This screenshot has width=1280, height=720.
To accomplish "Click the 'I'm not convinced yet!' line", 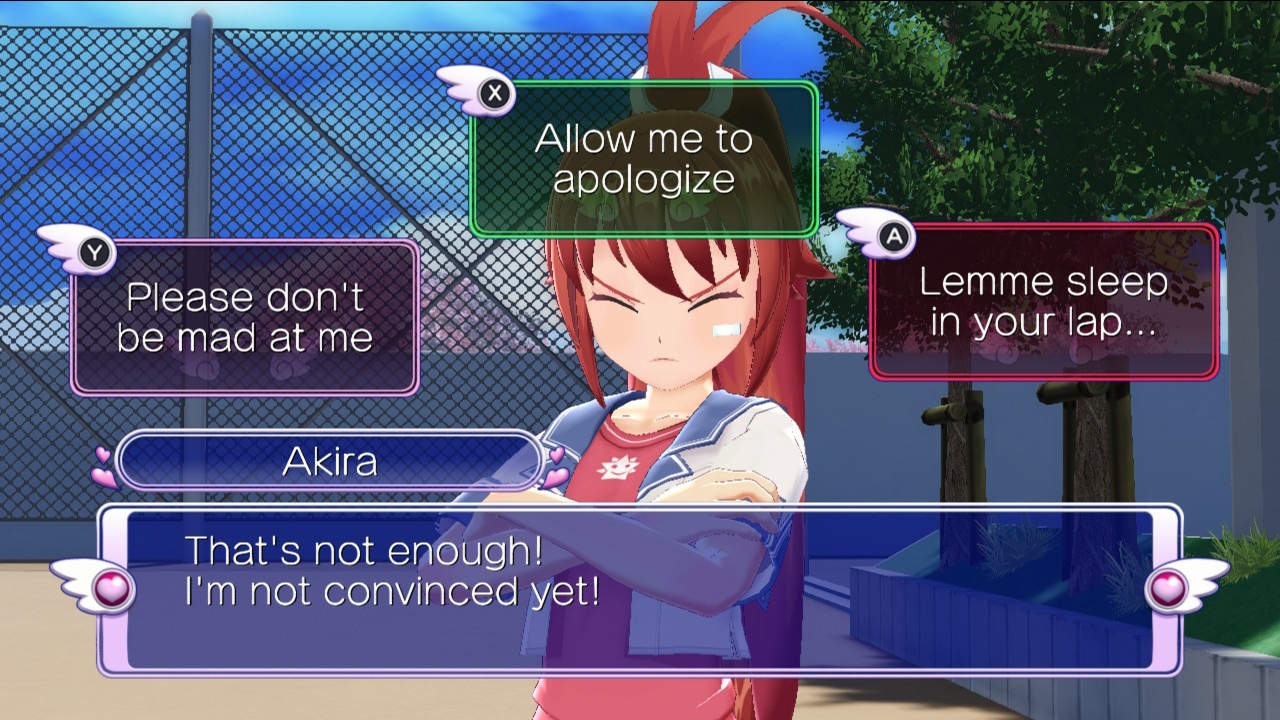I will point(394,592).
